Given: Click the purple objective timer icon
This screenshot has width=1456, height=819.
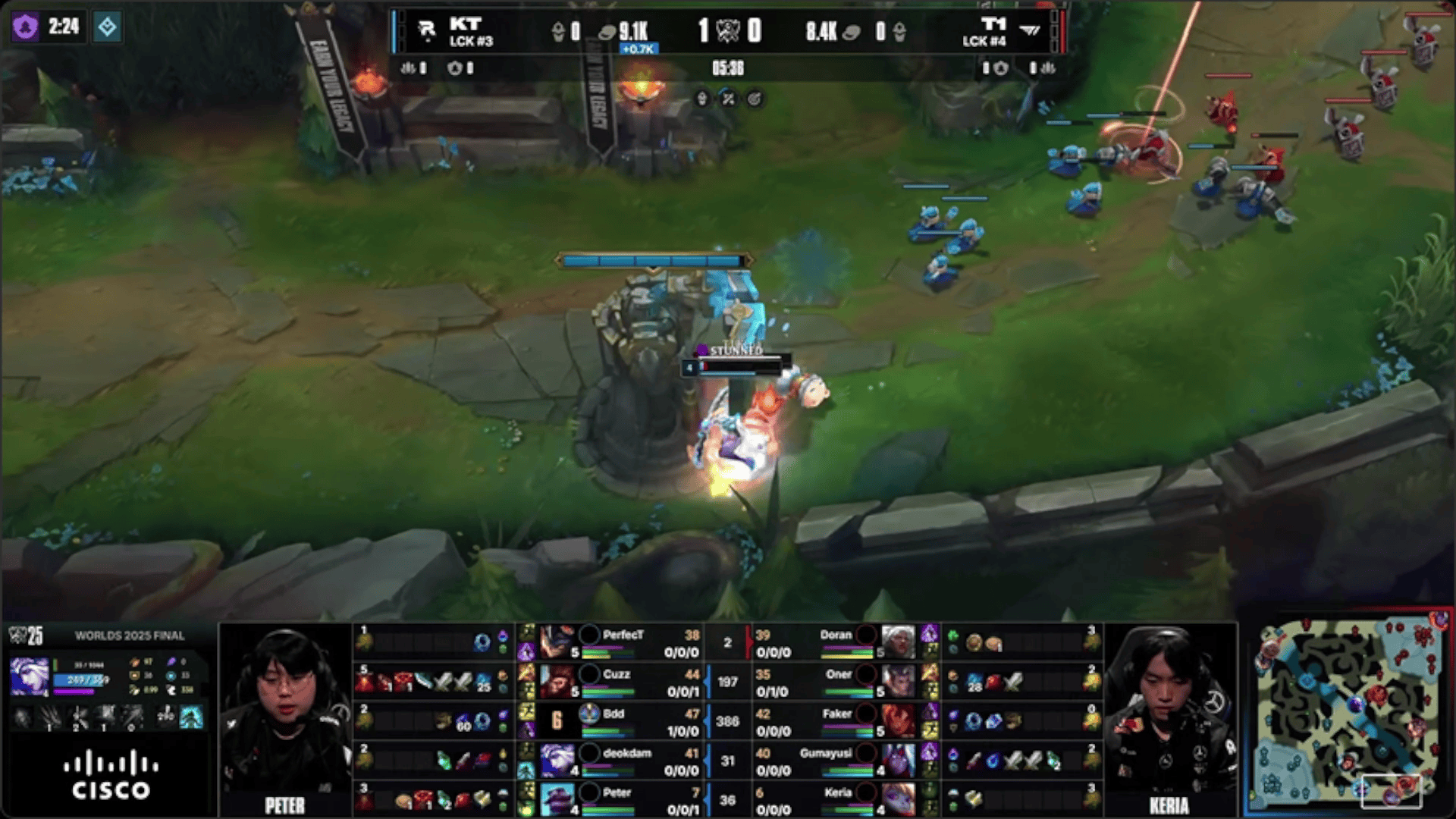Looking at the screenshot, I should (x=25, y=27).
